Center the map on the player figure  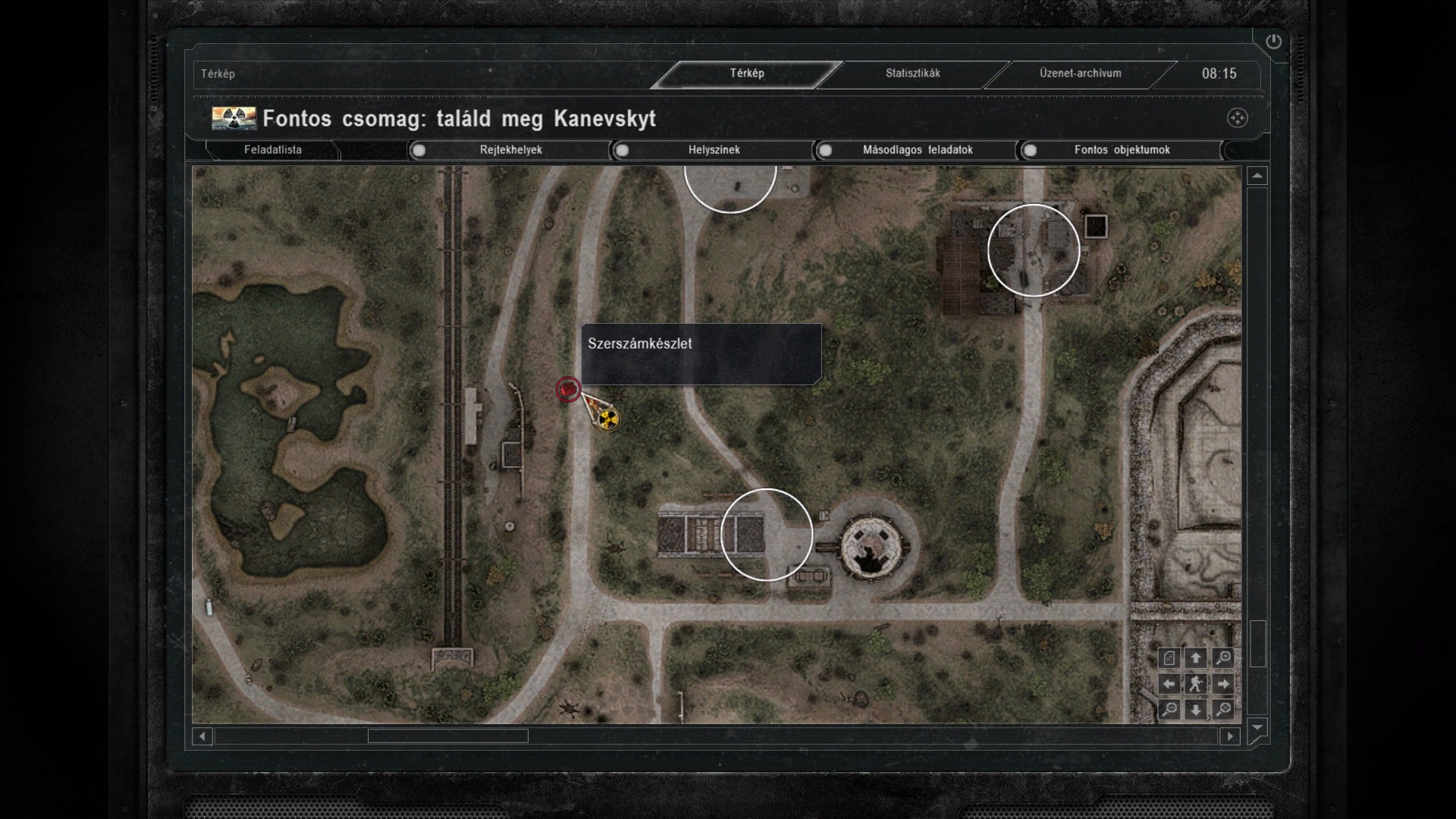click(x=1196, y=684)
